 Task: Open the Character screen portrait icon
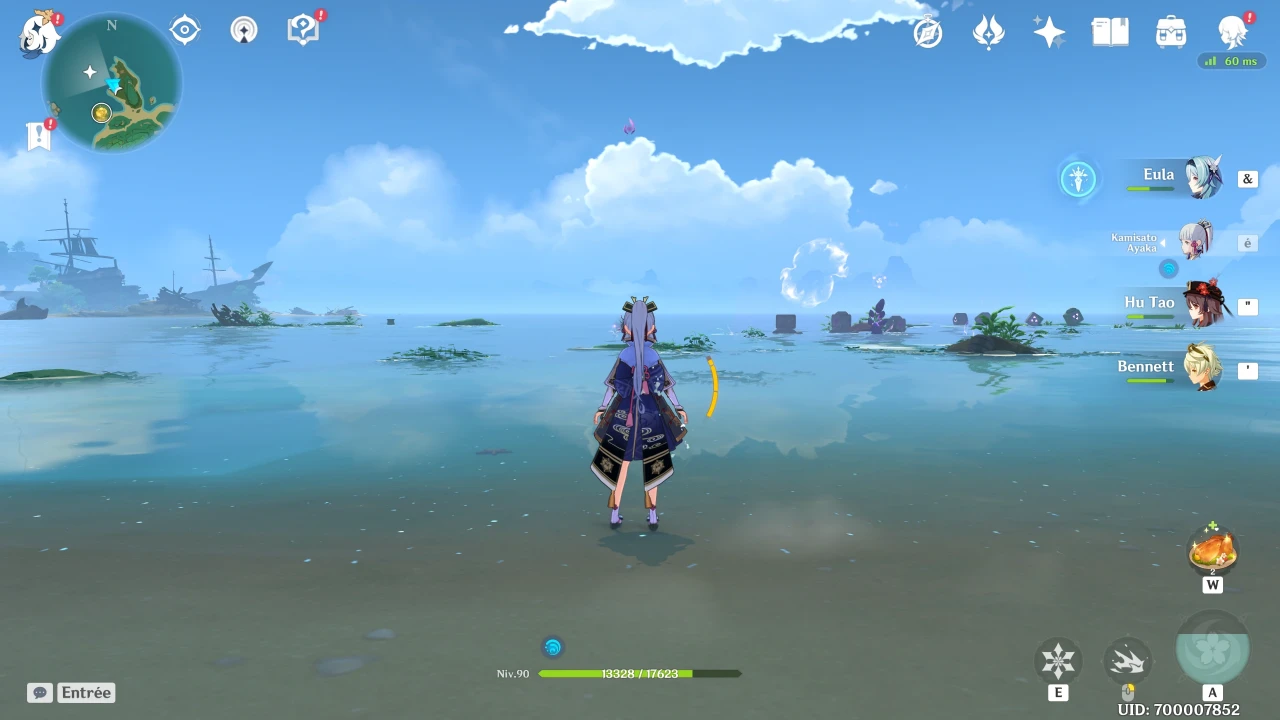[1232, 32]
